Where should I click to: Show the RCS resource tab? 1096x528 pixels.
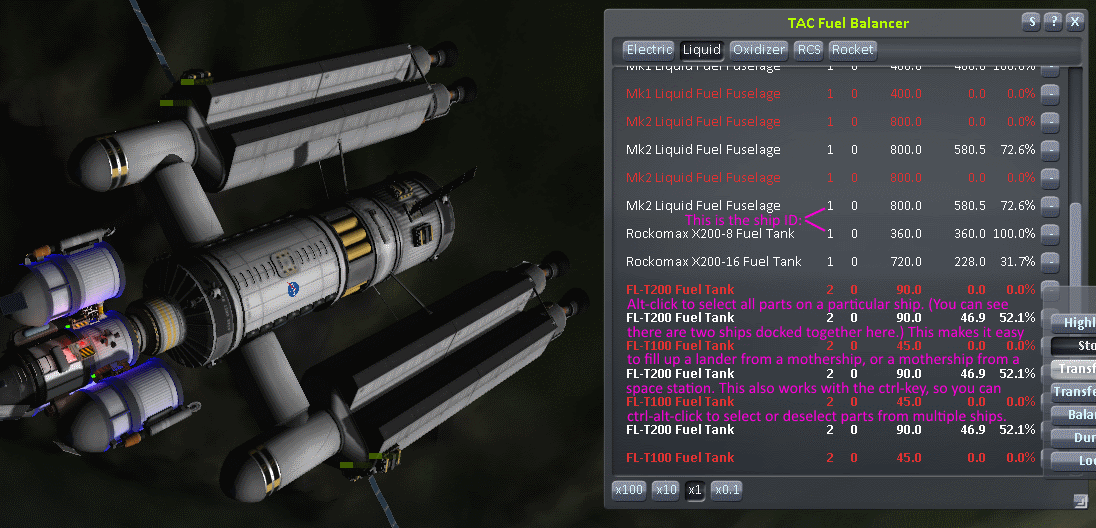[x=809, y=49]
